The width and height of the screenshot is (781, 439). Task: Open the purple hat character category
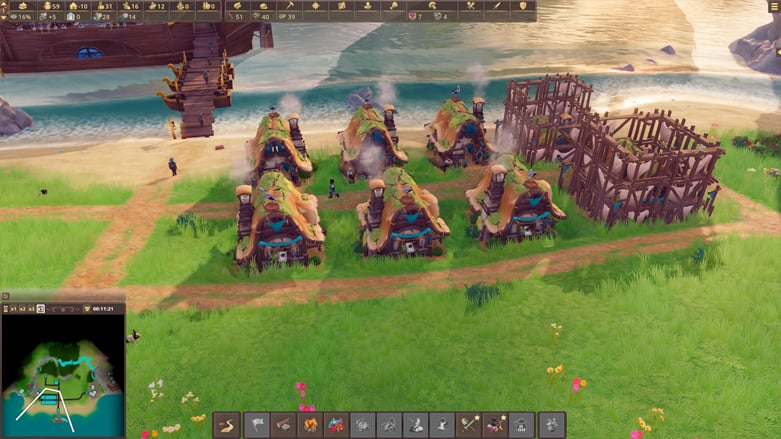495,425
